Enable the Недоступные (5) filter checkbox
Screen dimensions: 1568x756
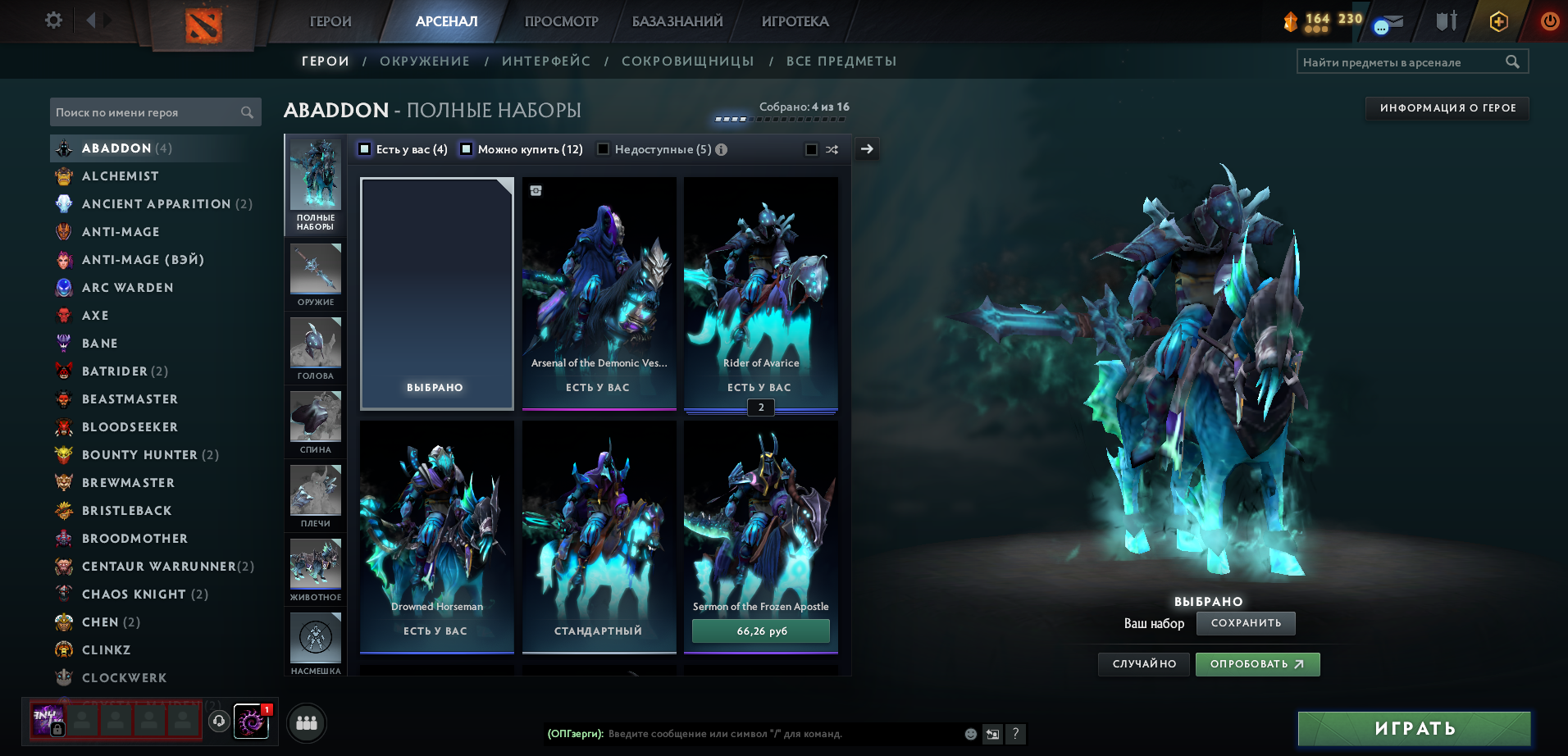(x=603, y=149)
